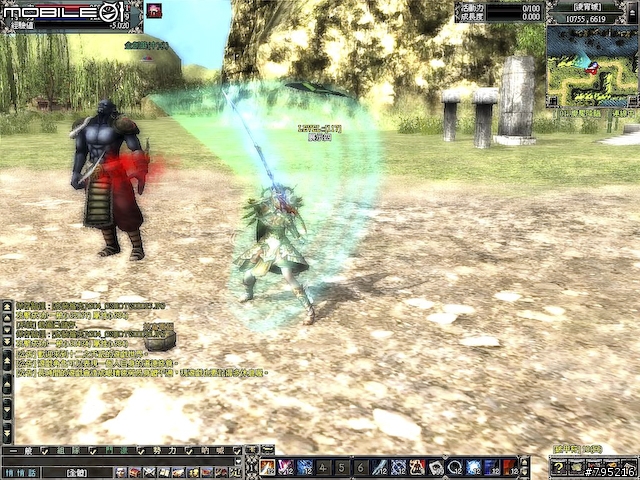Viewport: 640px width, 480px height.
Task: Use the white-robed figure skill icon
Action: tap(417, 467)
